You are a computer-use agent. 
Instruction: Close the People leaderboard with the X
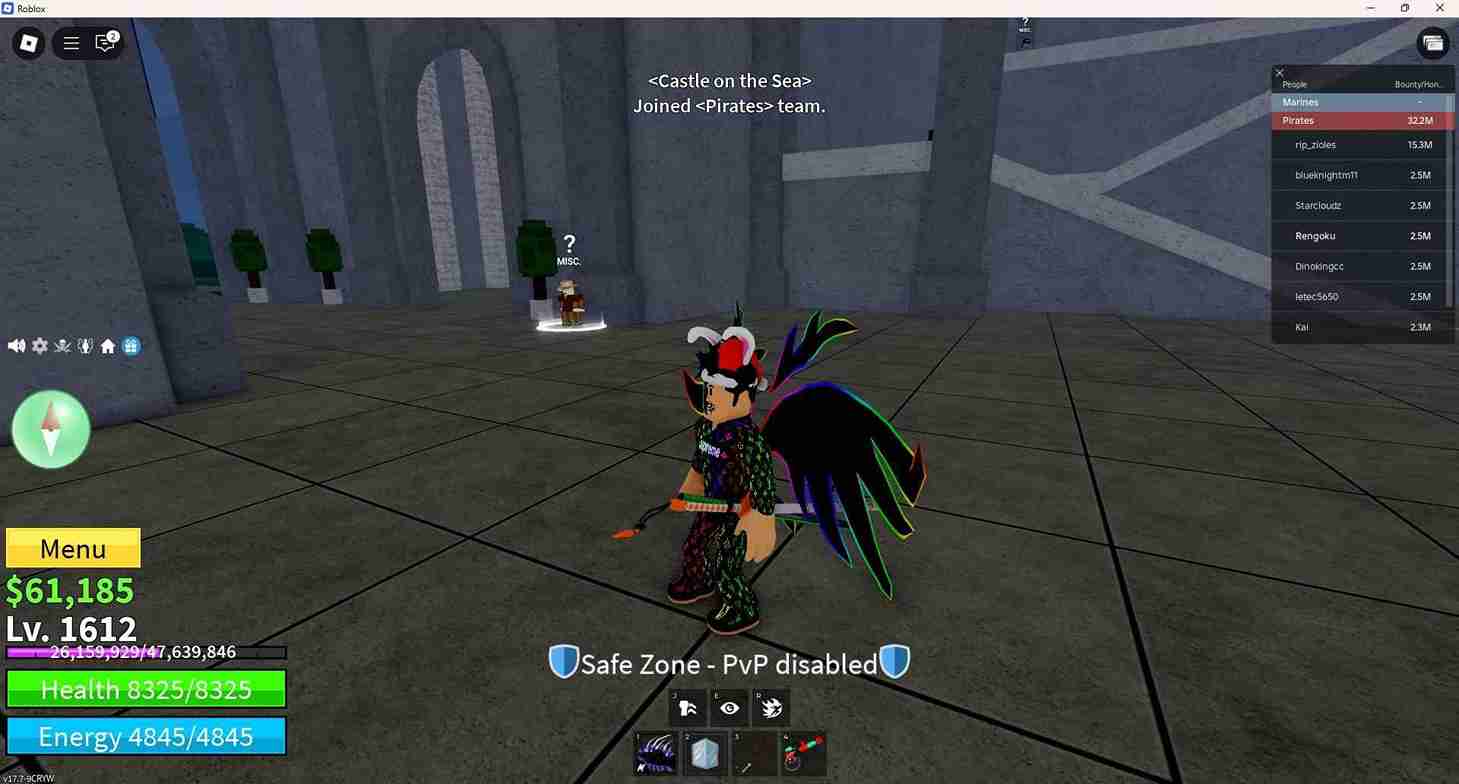click(1279, 72)
